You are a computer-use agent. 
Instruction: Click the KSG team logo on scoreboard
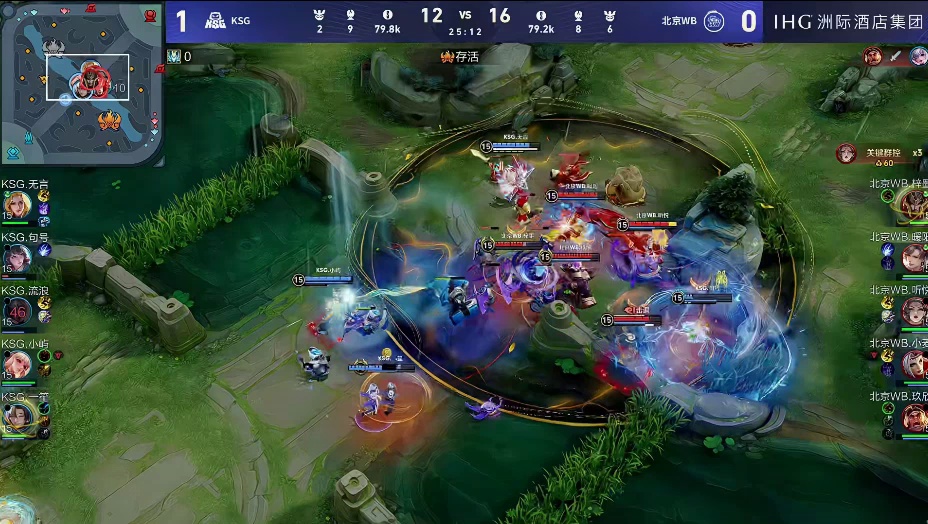(215, 21)
